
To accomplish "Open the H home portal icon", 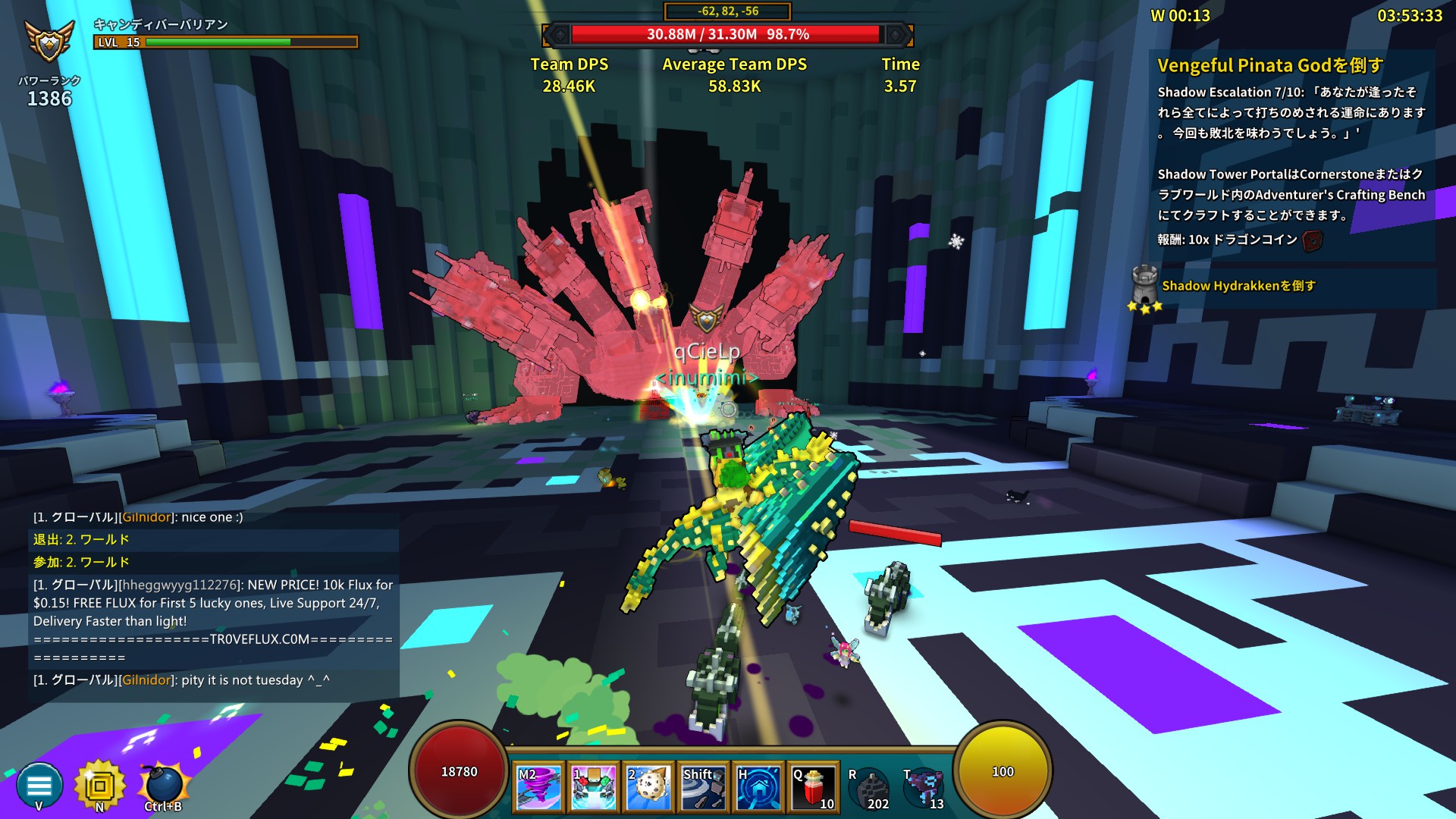I will point(757,786).
